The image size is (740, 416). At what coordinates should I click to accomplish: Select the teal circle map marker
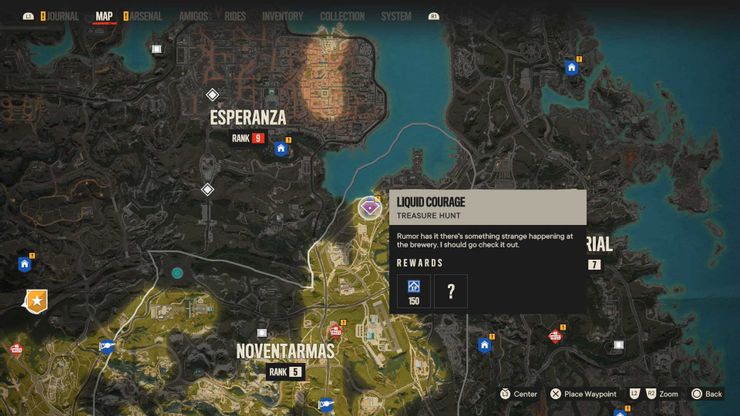click(177, 272)
